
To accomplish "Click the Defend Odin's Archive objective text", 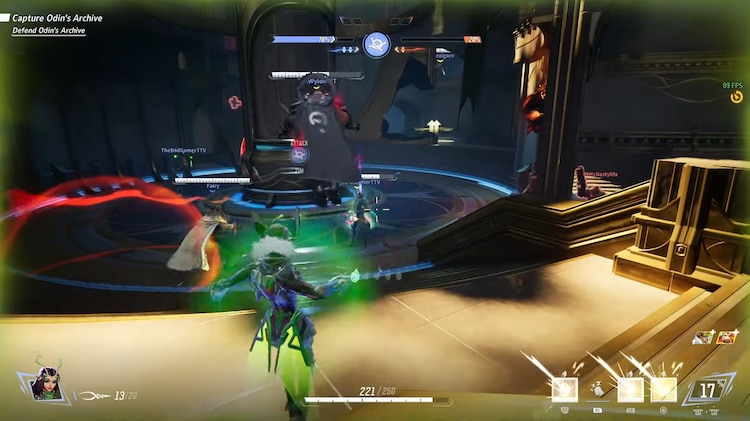I will [x=49, y=31].
